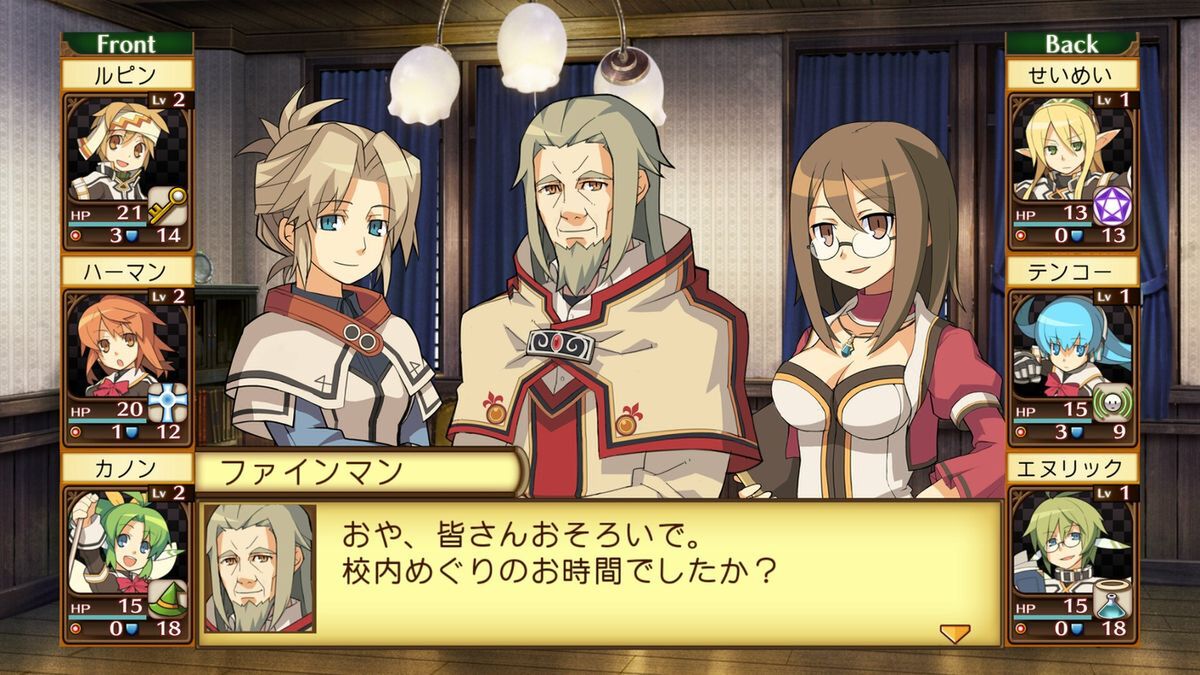
Task: Click せいめい's purple pentagram class icon
Action: pyautogui.click(x=1111, y=206)
